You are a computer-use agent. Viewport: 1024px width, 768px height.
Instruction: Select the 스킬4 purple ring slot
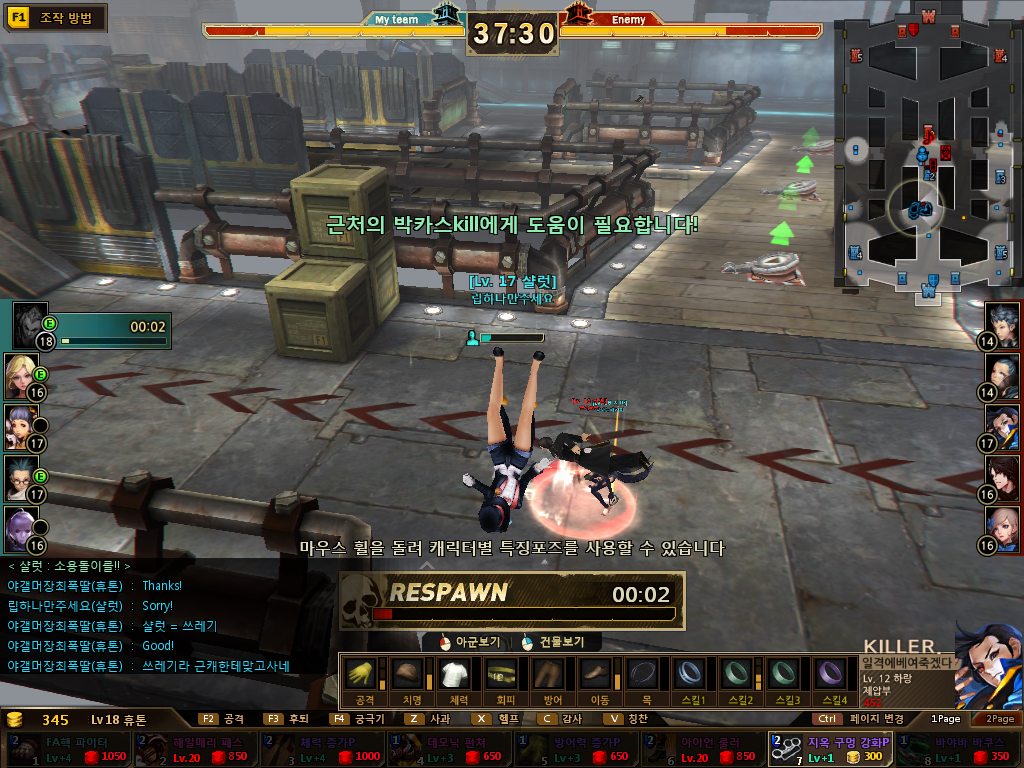(831, 674)
